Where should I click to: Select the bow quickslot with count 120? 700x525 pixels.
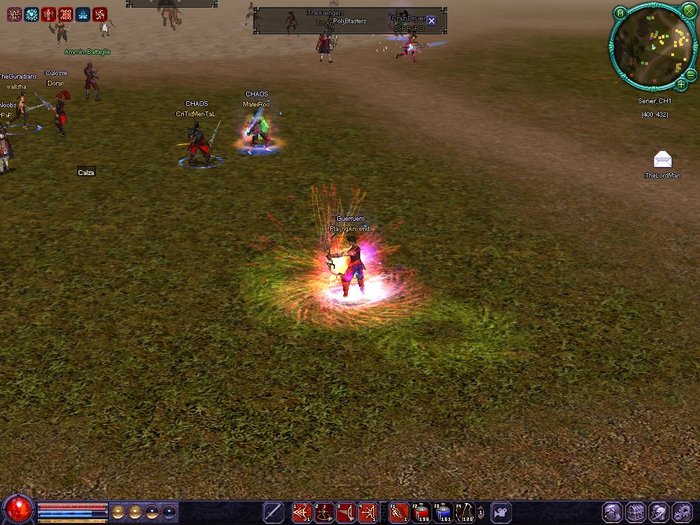pyautogui.click(x=466, y=512)
